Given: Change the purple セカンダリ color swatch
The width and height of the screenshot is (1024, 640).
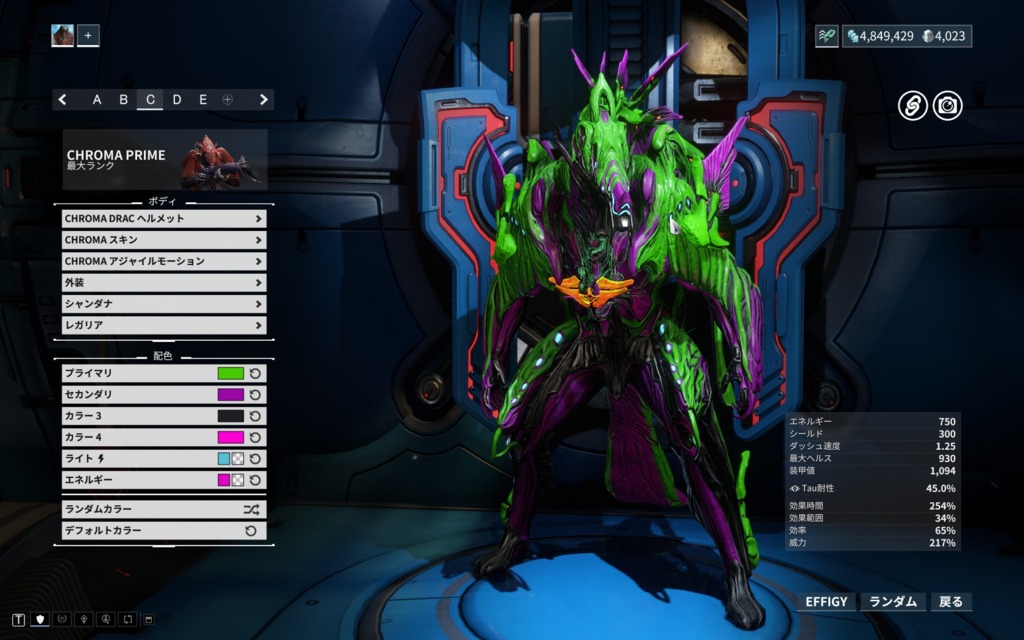Looking at the screenshot, I should [231, 395].
